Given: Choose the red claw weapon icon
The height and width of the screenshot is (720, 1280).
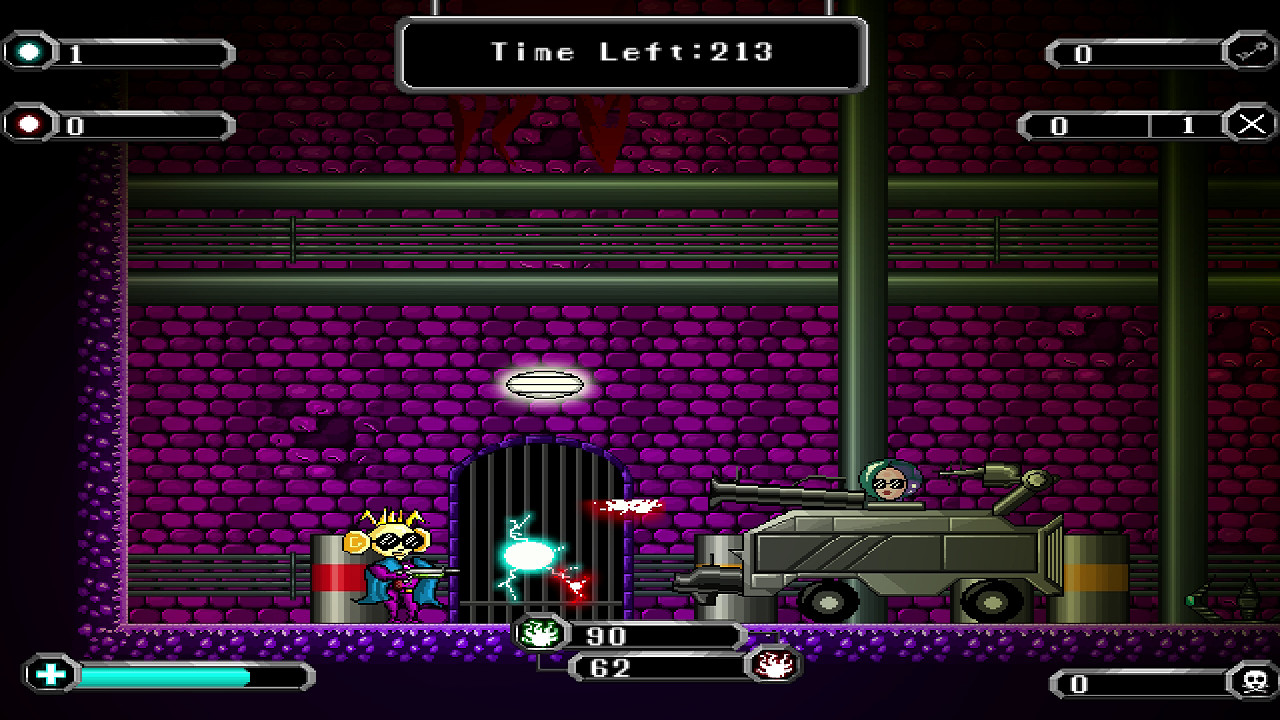Looking at the screenshot, I should tap(774, 664).
